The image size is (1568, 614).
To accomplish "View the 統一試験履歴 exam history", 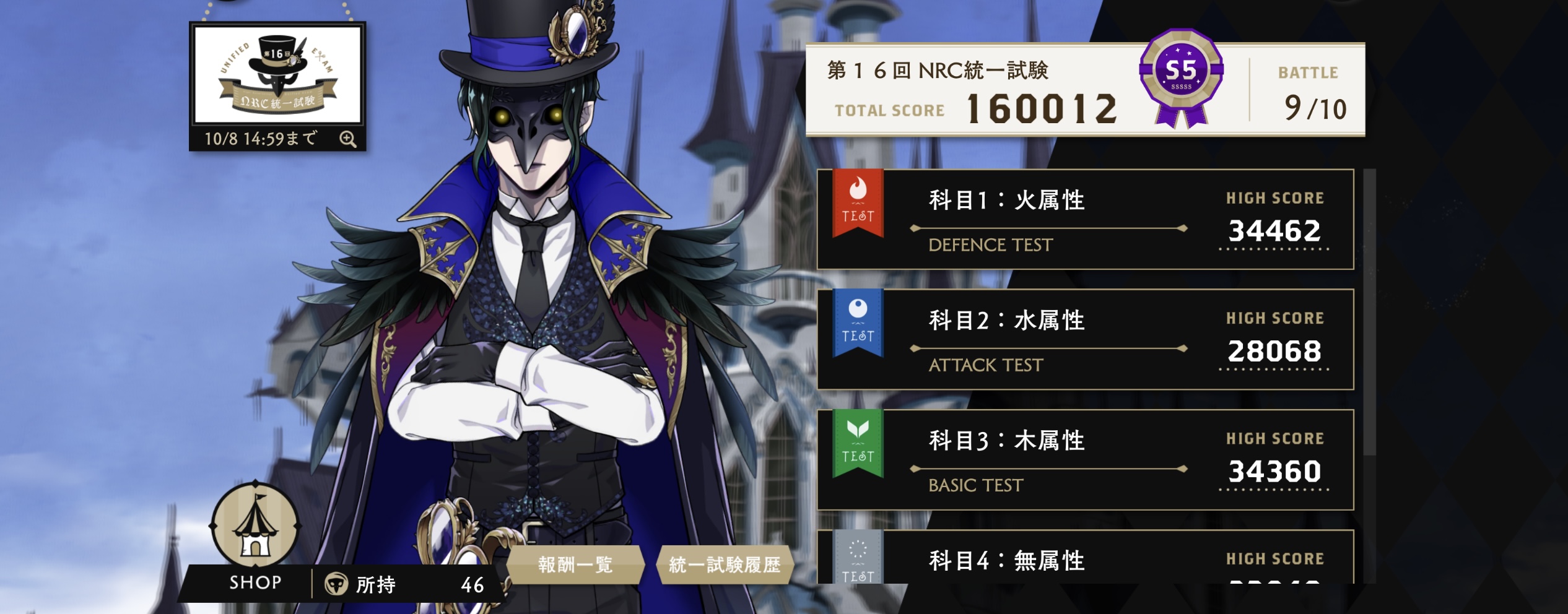I will point(725,564).
